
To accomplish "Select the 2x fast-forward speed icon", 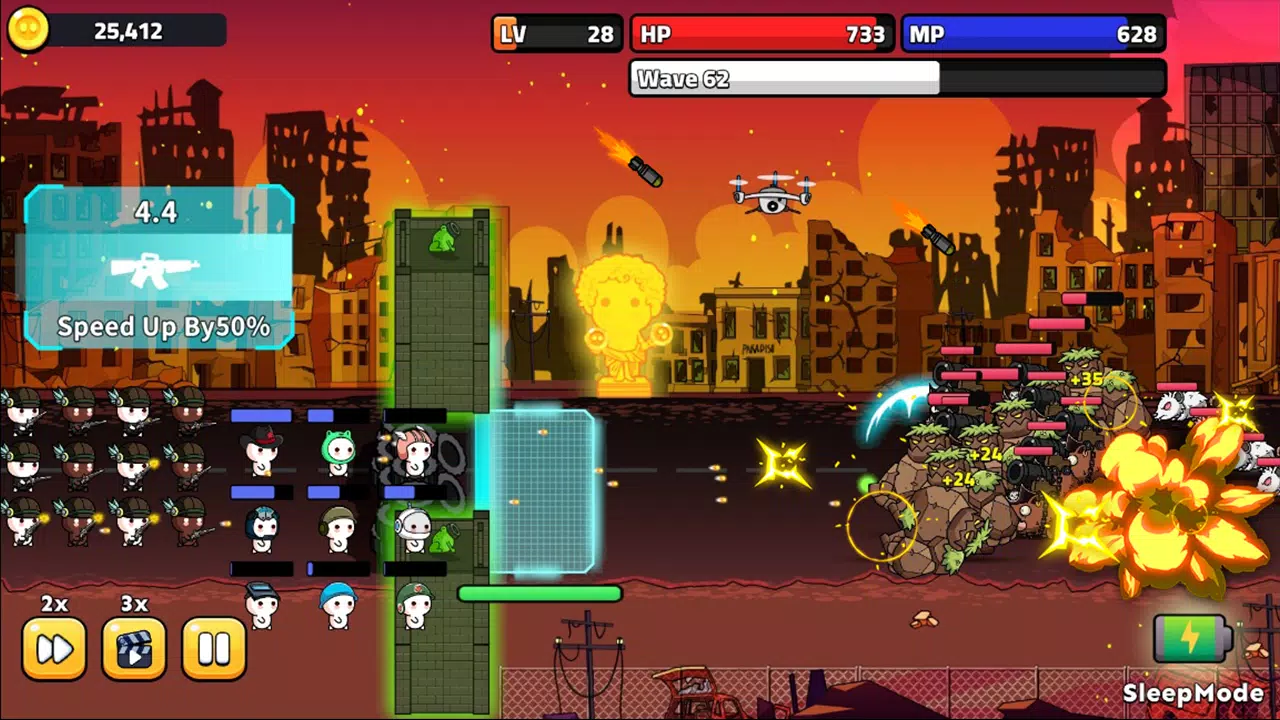I will [x=55, y=648].
